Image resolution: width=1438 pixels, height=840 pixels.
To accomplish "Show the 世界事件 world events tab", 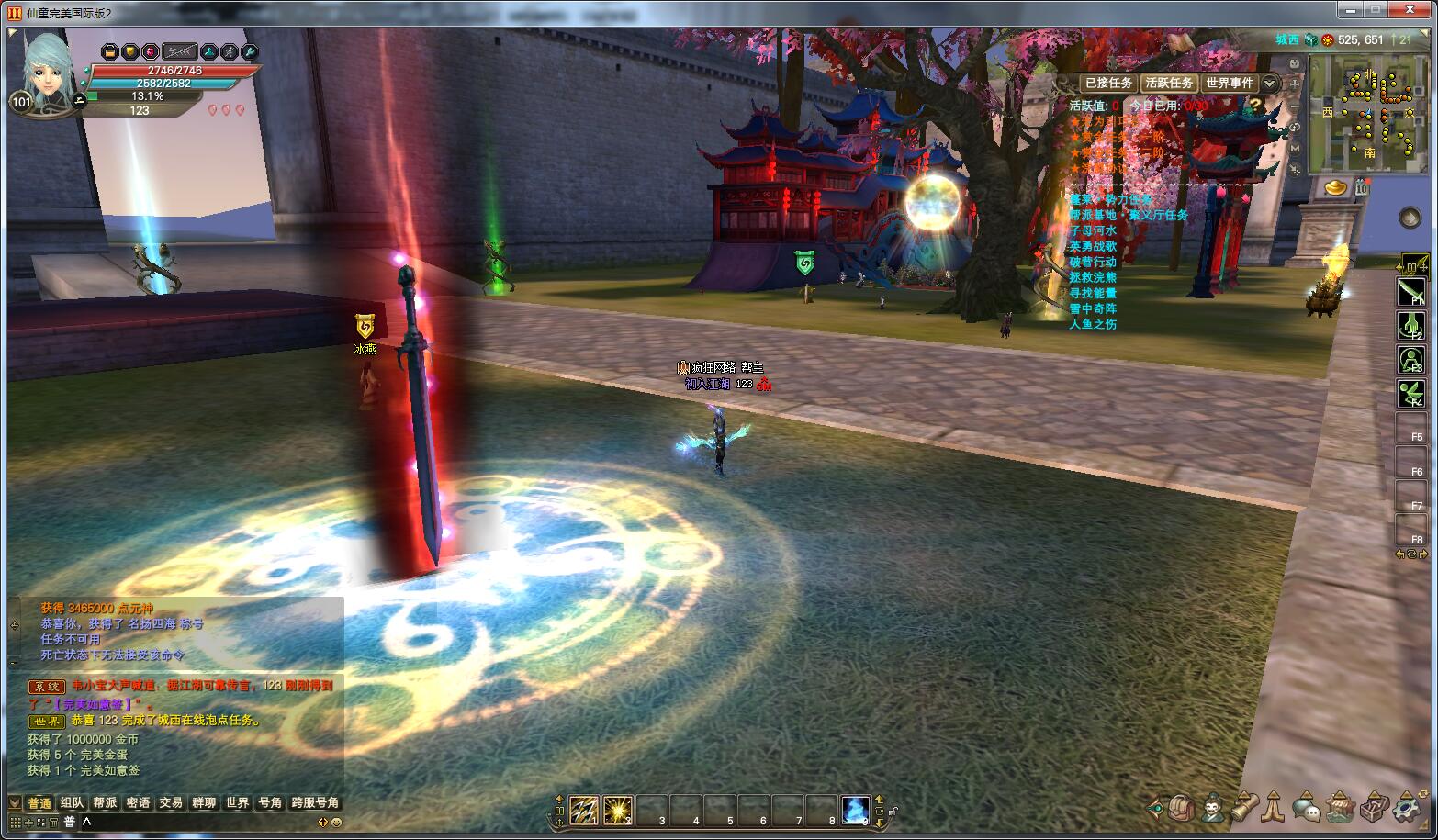I will (x=1230, y=83).
